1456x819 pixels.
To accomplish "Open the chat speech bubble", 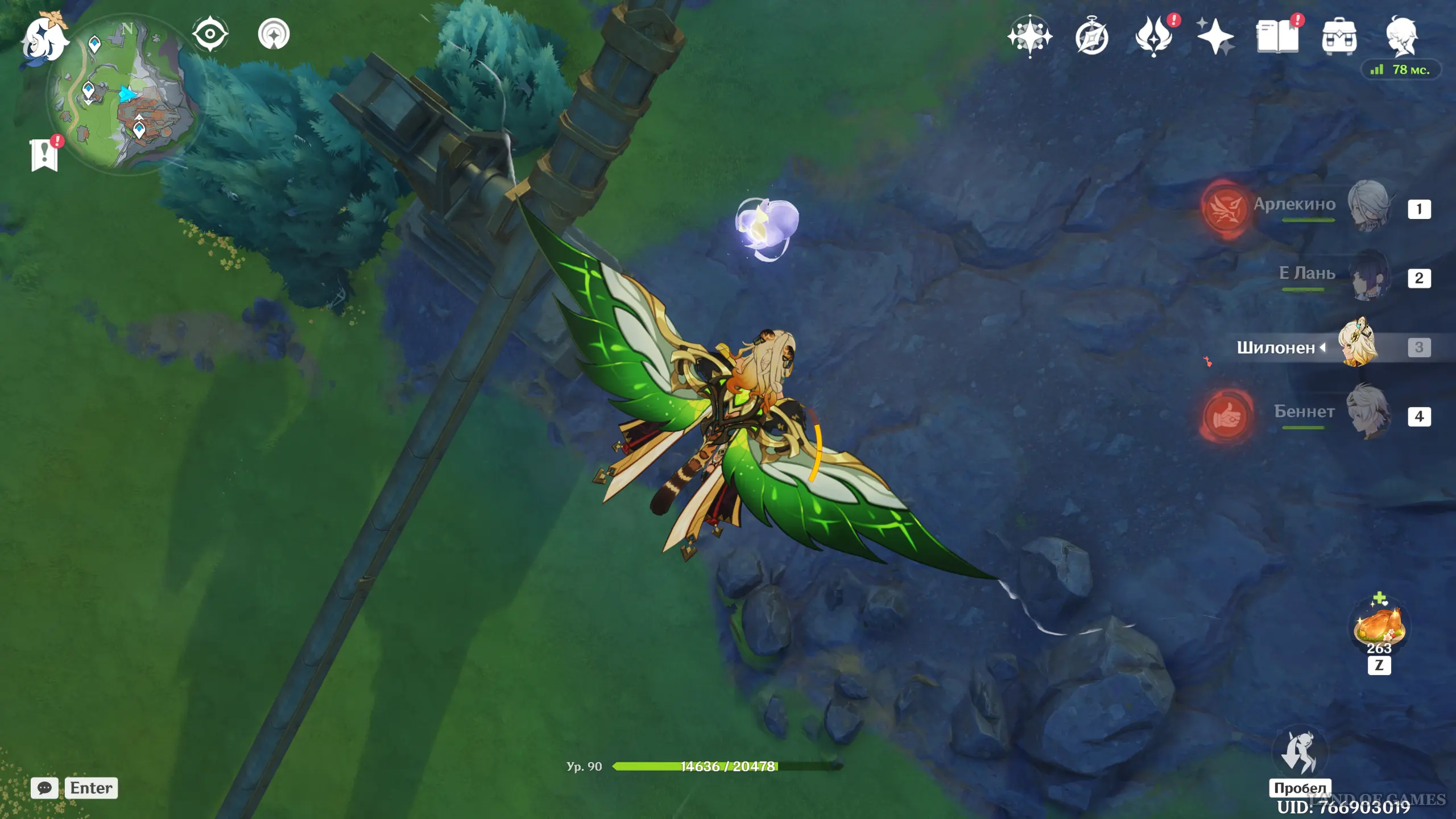I will [44, 788].
